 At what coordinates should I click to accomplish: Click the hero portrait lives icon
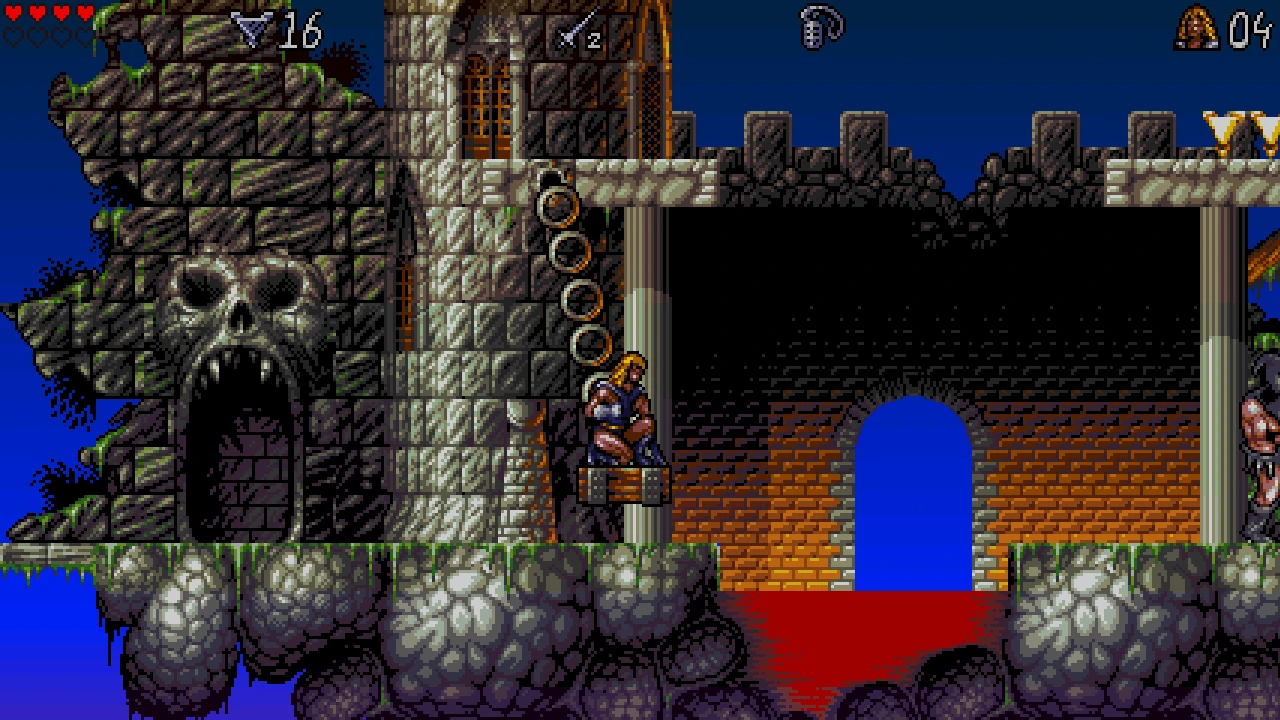(1196, 28)
